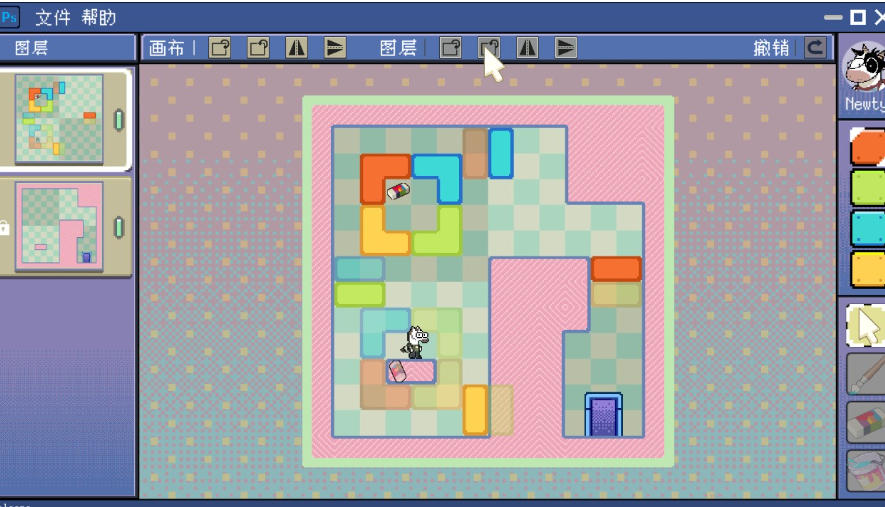Choose the orange color swatch
885x507 pixels.
(868, 146)
